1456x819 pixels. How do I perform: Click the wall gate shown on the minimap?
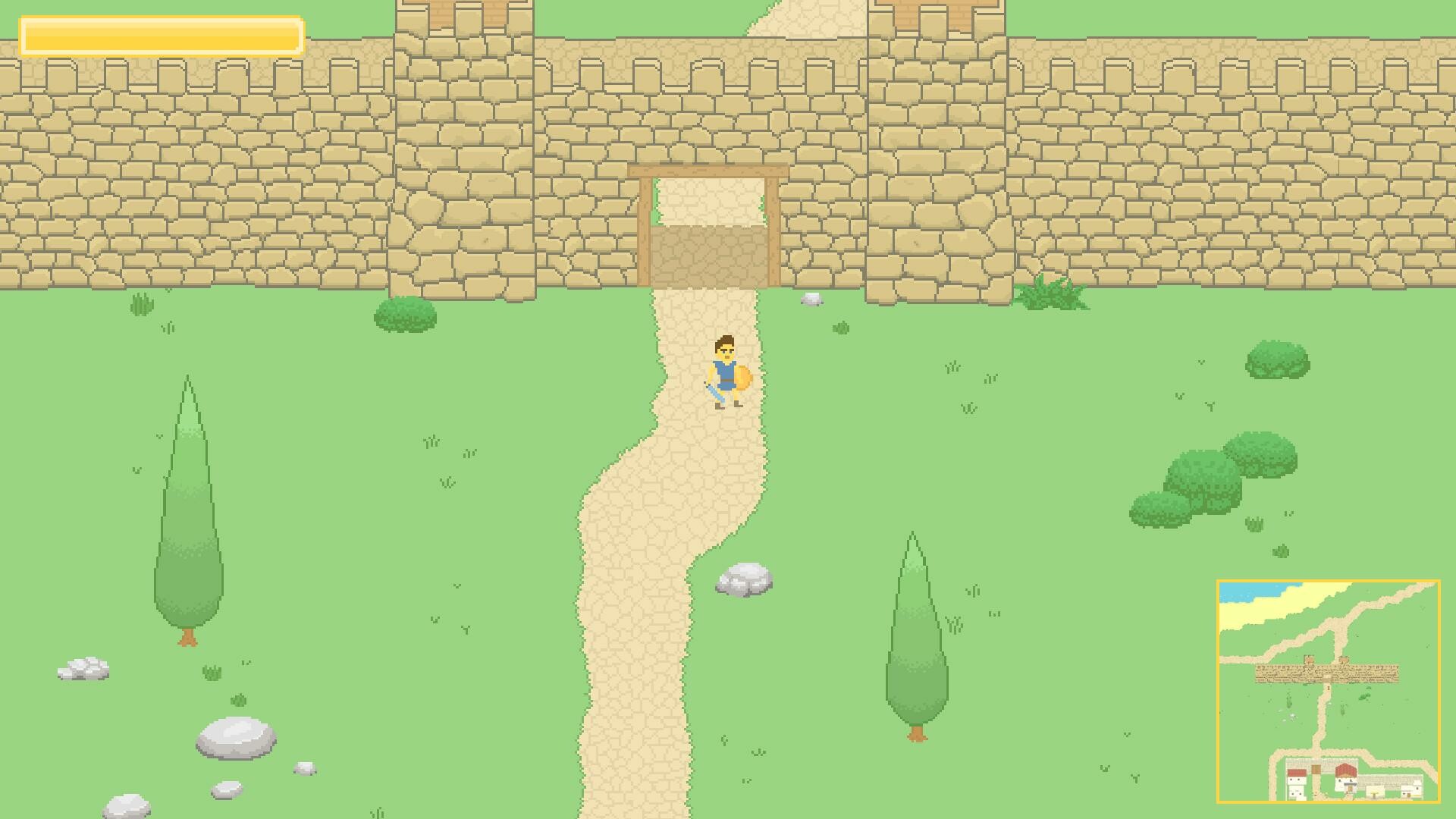tap(1326, 677)
